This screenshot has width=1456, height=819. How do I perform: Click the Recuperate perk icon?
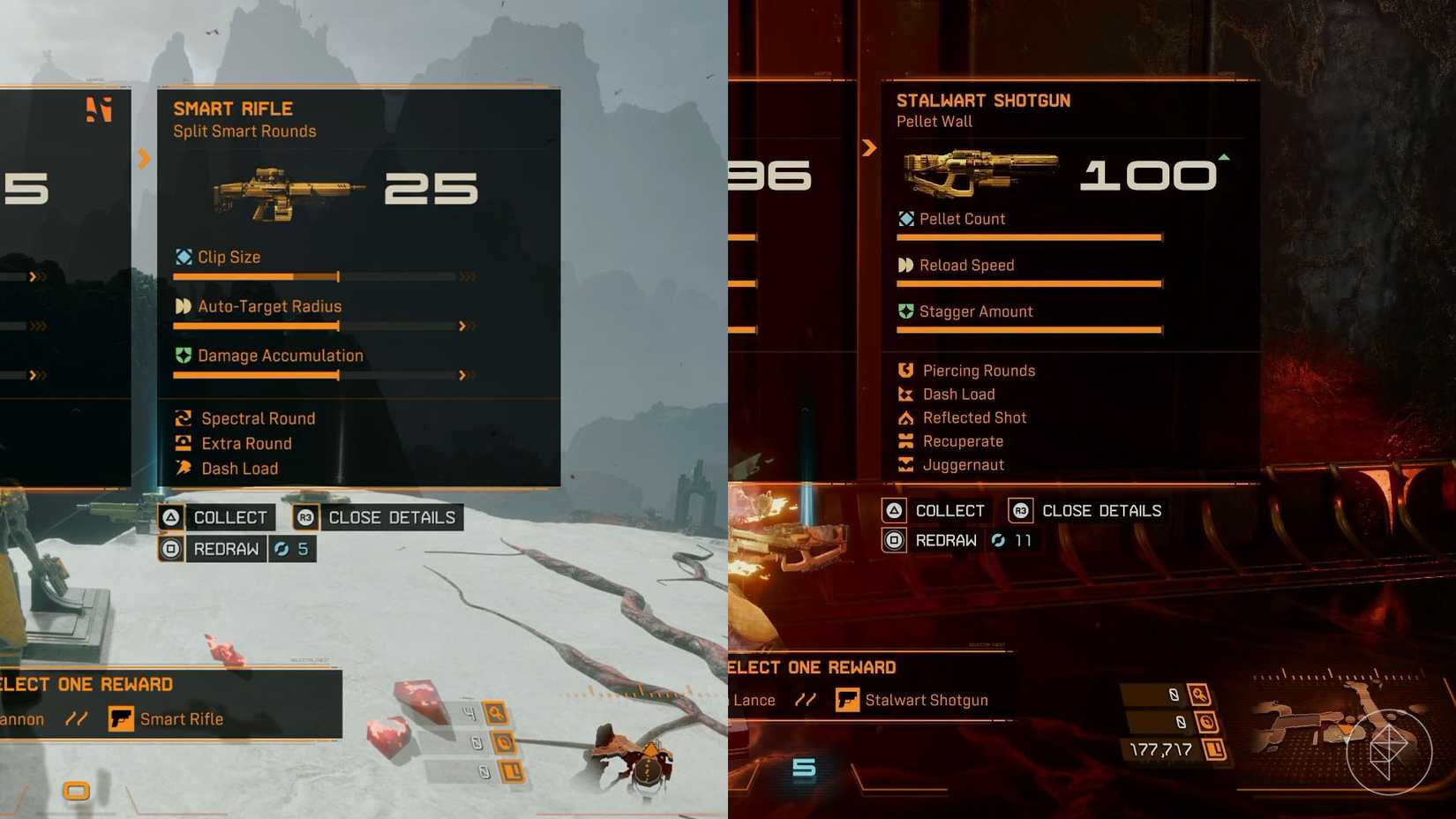click(x=905, y=441)
